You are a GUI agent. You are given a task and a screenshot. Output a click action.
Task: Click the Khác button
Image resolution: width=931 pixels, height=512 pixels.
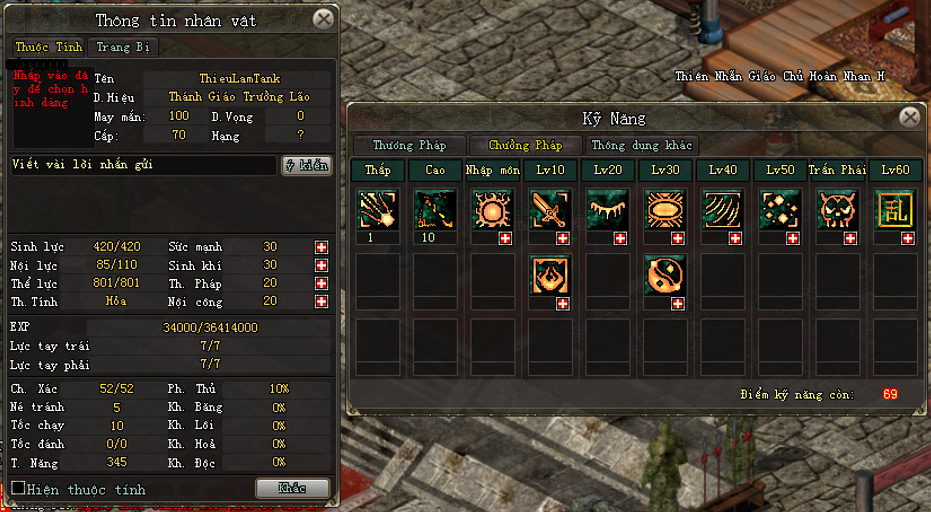pos(292,488)
